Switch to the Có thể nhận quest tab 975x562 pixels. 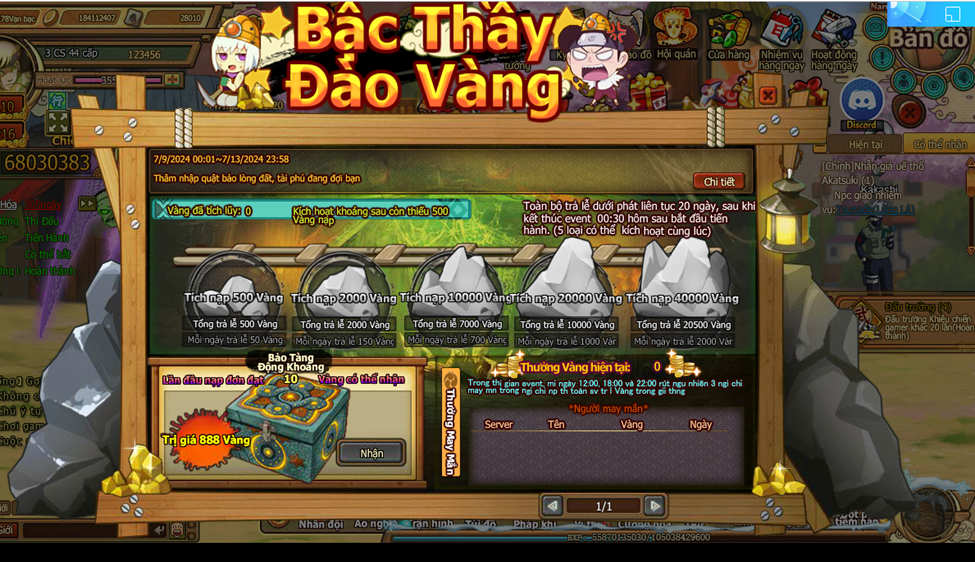[938, 145]
